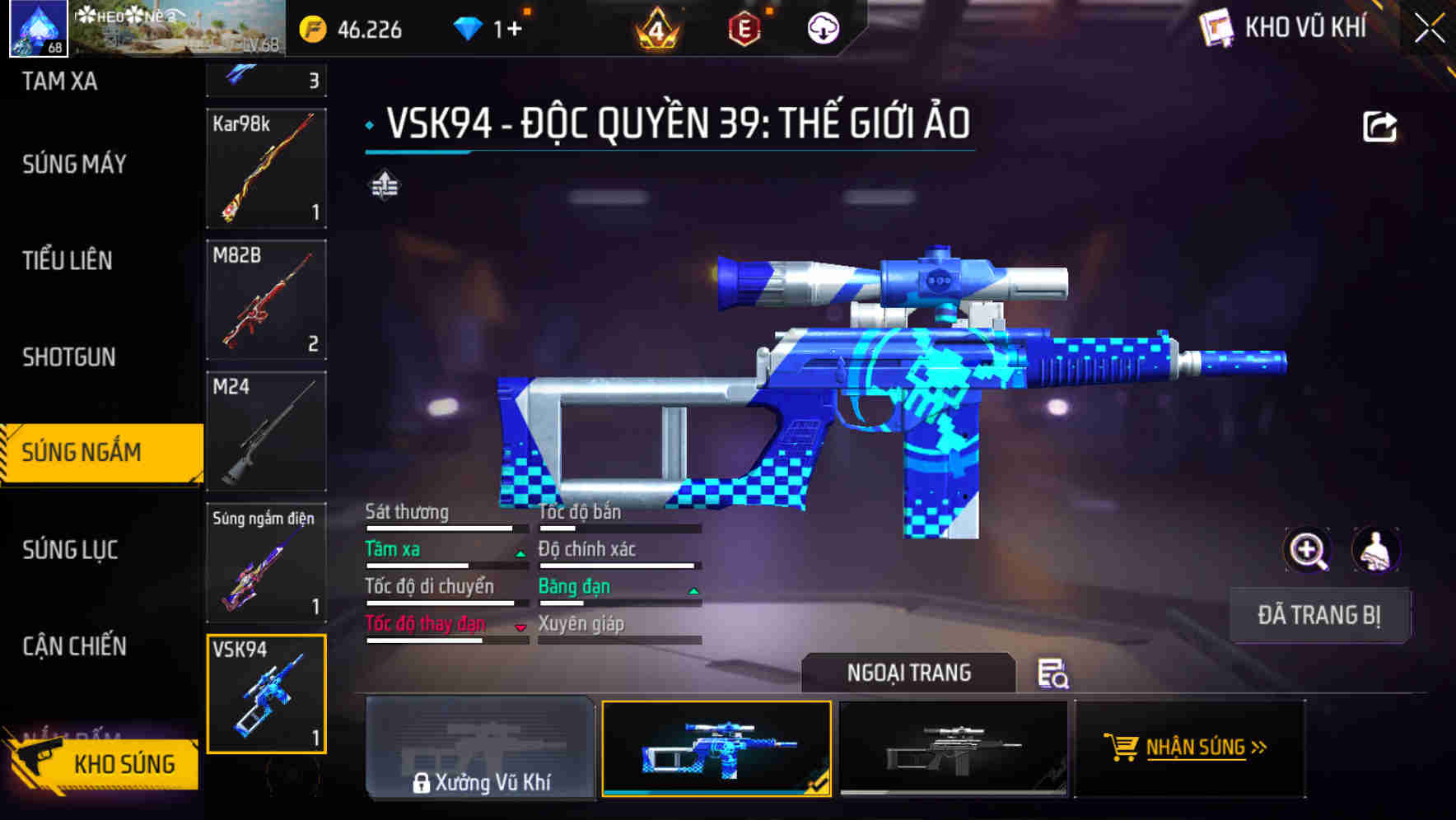
Task: Open the character equip preview icon
Action: coord(1377,550)
